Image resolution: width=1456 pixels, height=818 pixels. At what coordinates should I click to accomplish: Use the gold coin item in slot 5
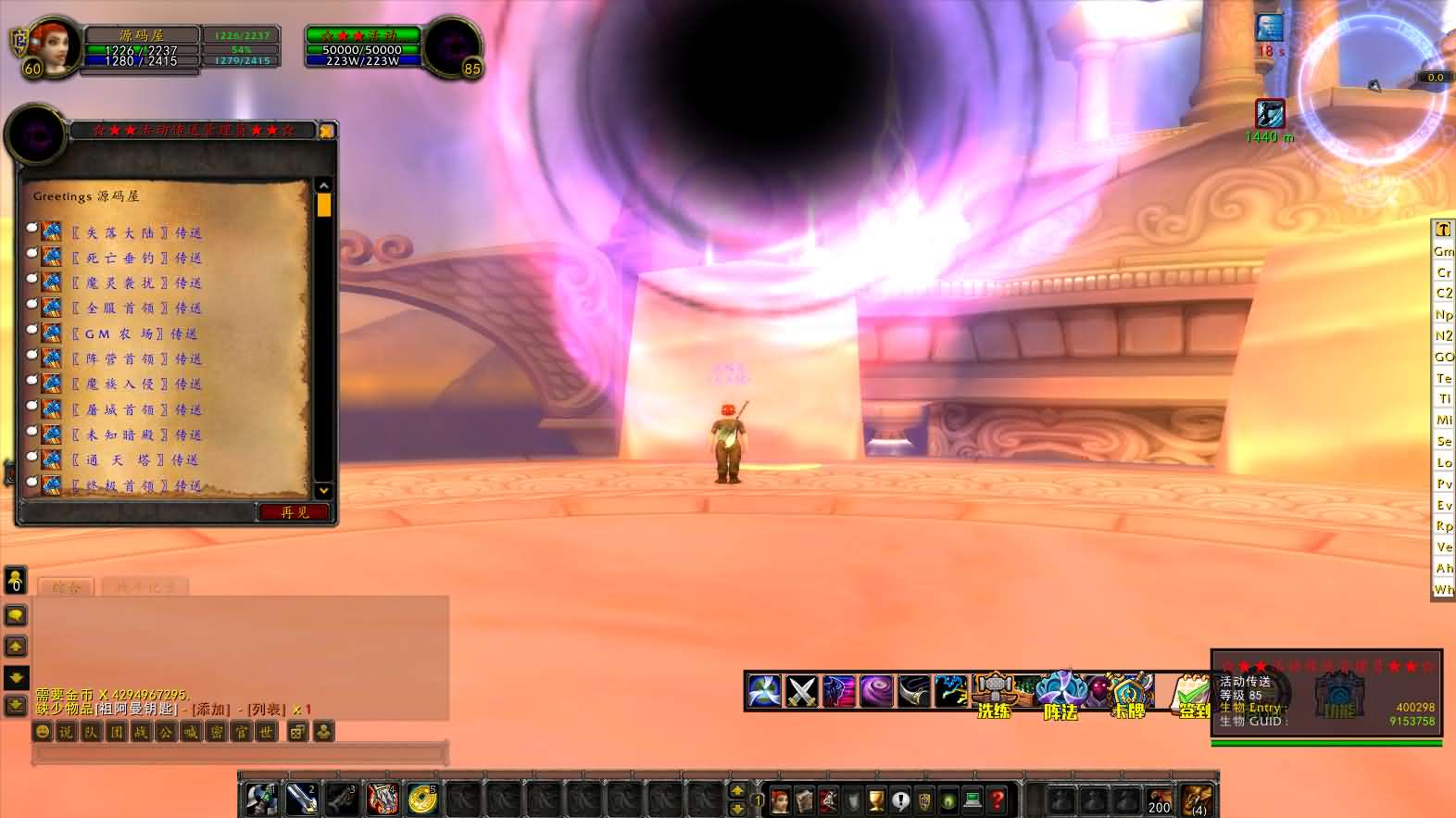click(x=422, y=799)
